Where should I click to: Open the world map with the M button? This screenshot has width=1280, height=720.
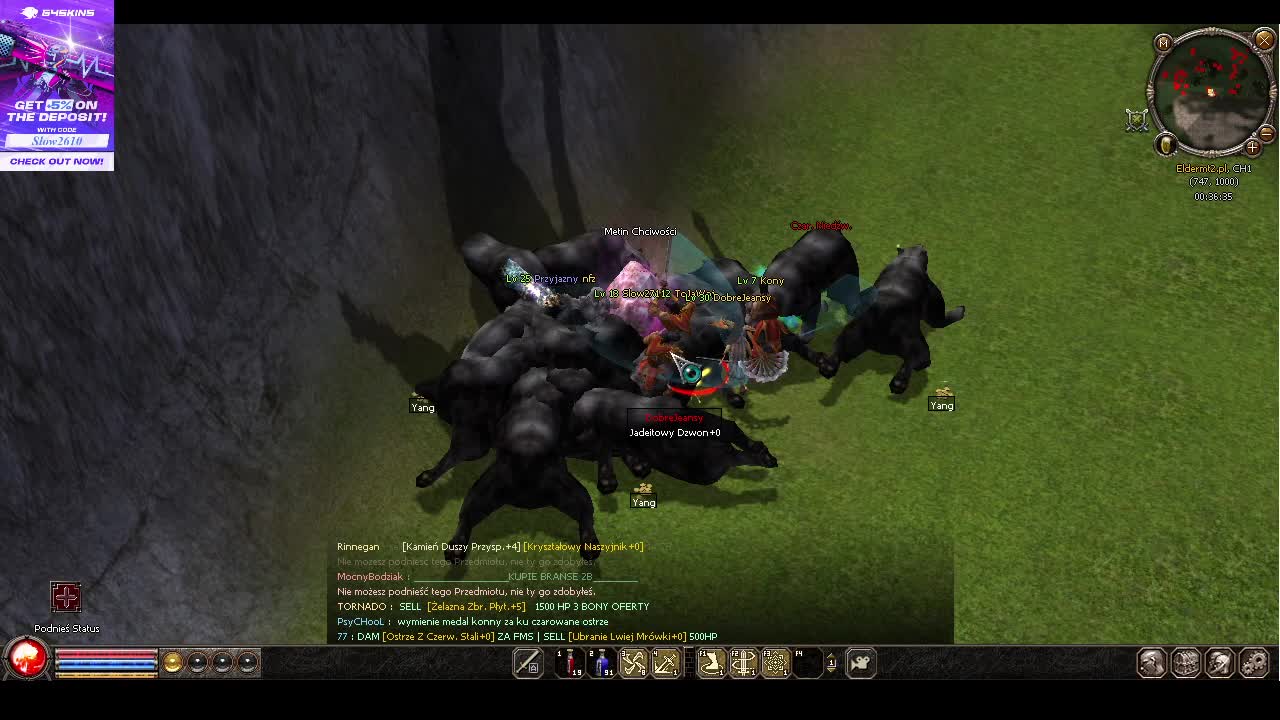[x=1162, y=43]
